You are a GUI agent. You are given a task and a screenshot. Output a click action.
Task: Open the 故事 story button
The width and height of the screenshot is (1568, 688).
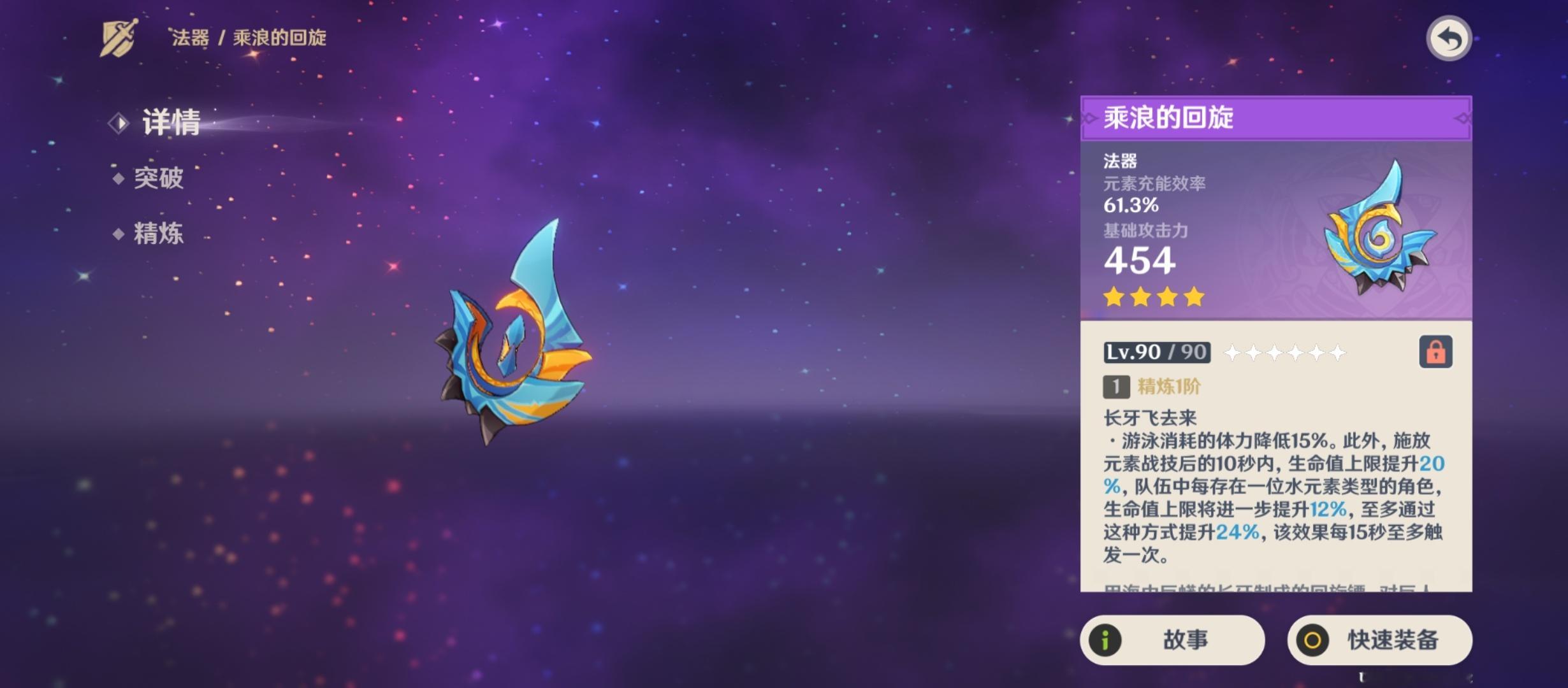point(1172,640)
